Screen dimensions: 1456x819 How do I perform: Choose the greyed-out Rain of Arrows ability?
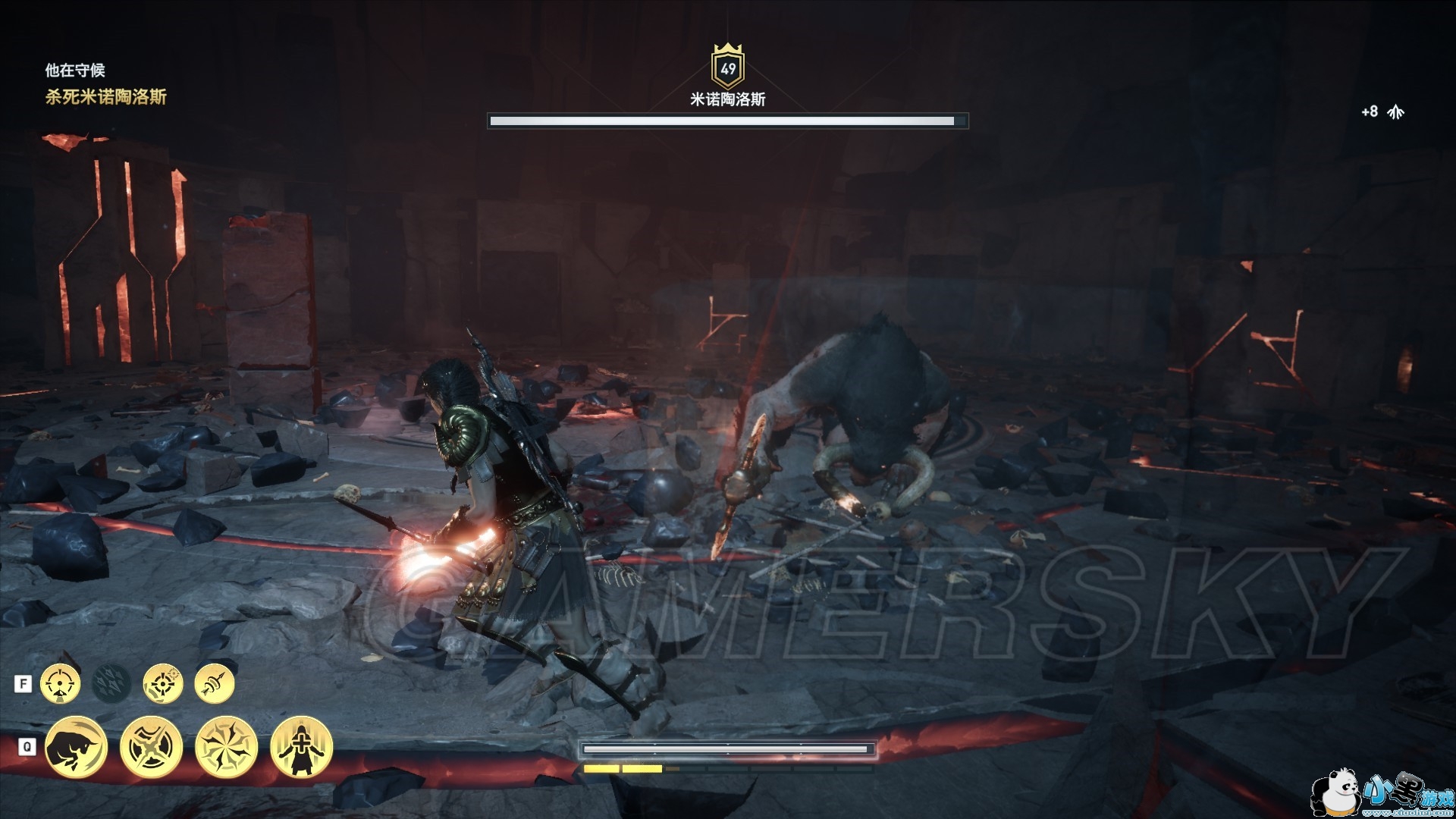click(111, 684)
